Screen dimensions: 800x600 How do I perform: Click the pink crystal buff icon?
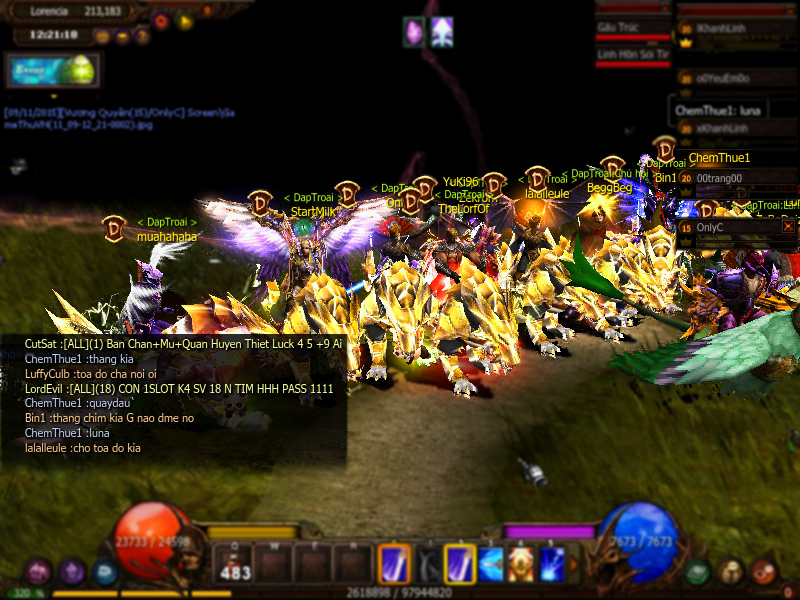click(x=414, y=31)
